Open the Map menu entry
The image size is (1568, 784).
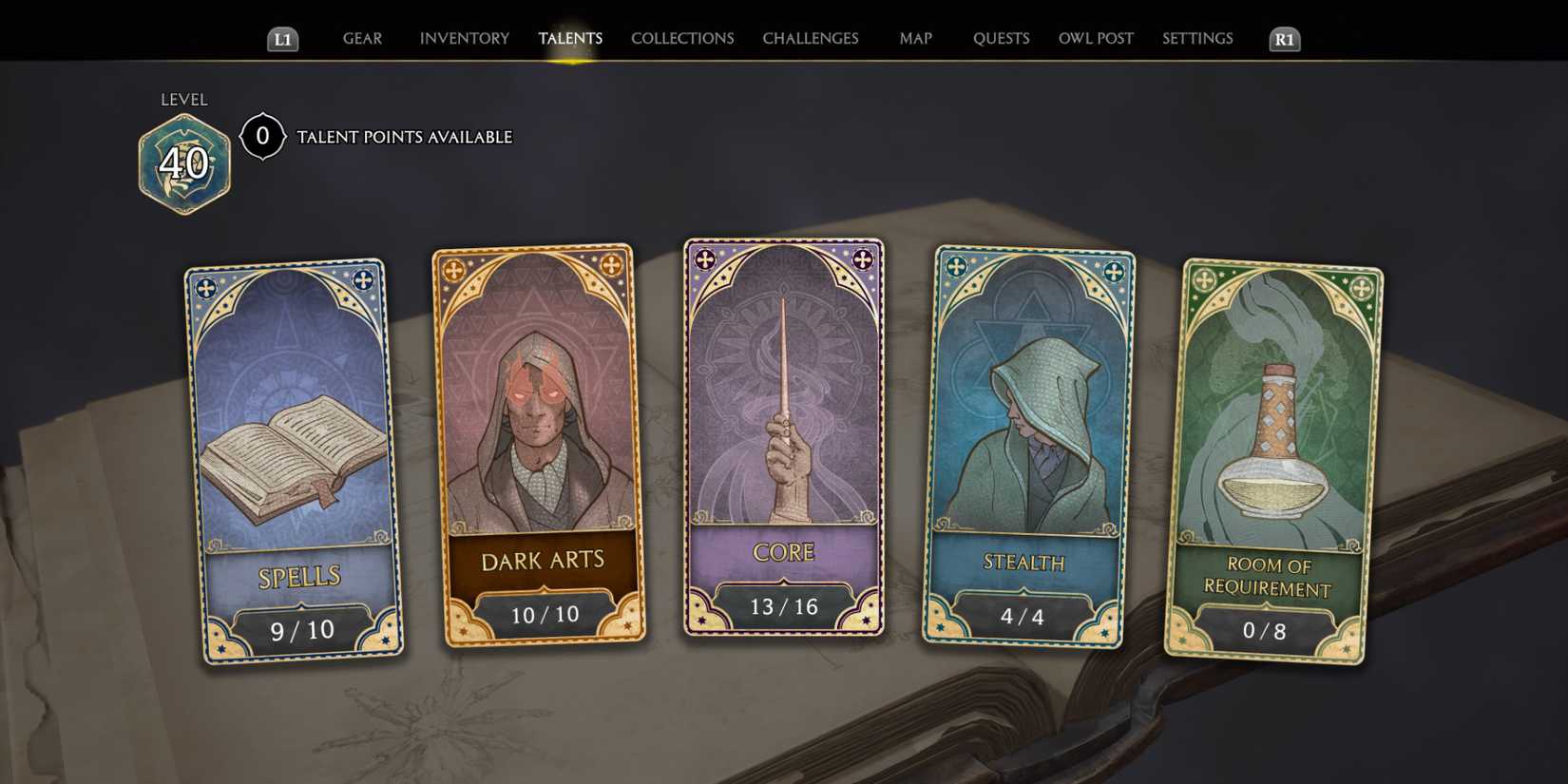click(x=914, y=38)
